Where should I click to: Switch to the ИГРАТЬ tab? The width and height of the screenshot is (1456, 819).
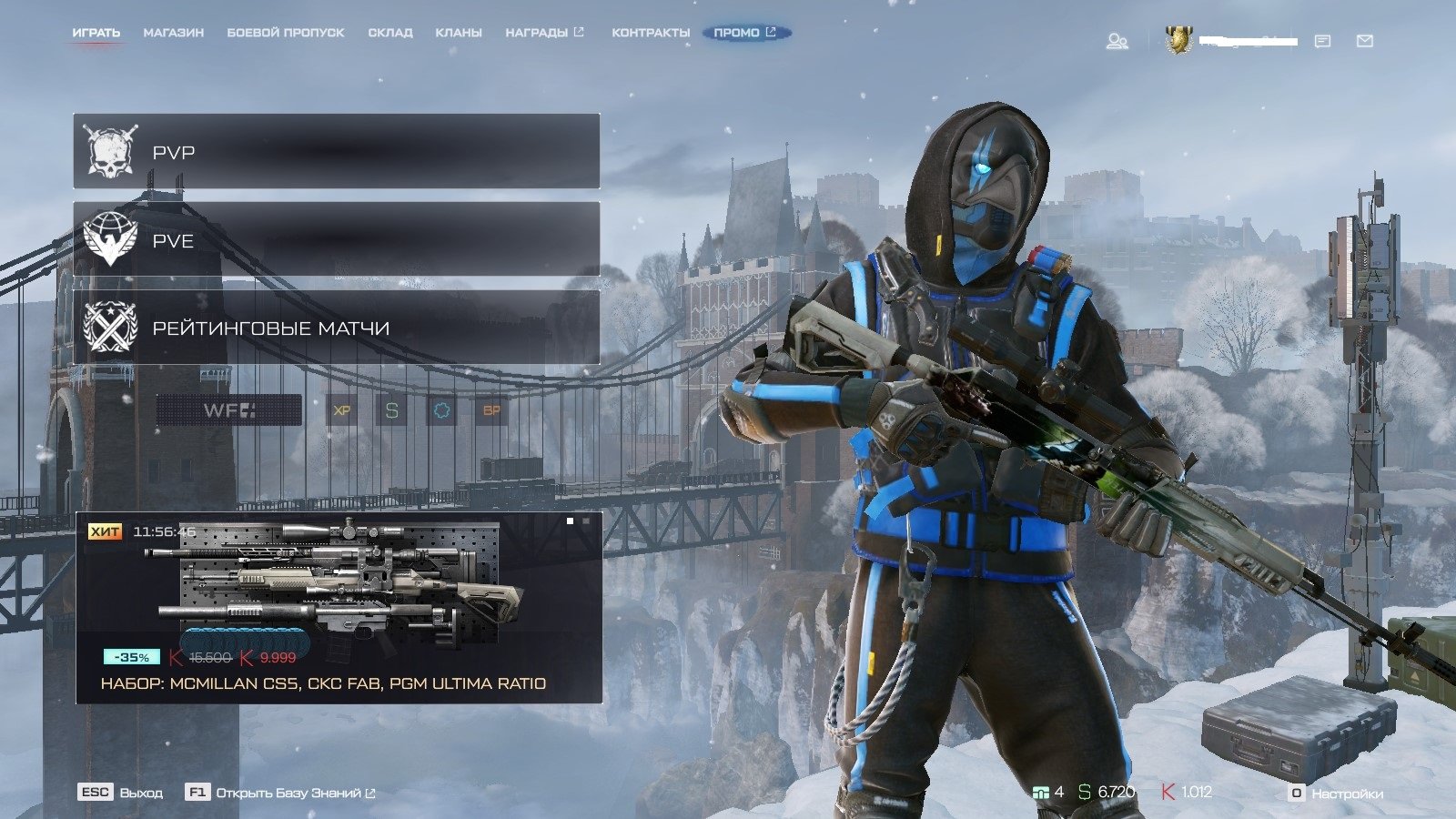pos(96,33)
